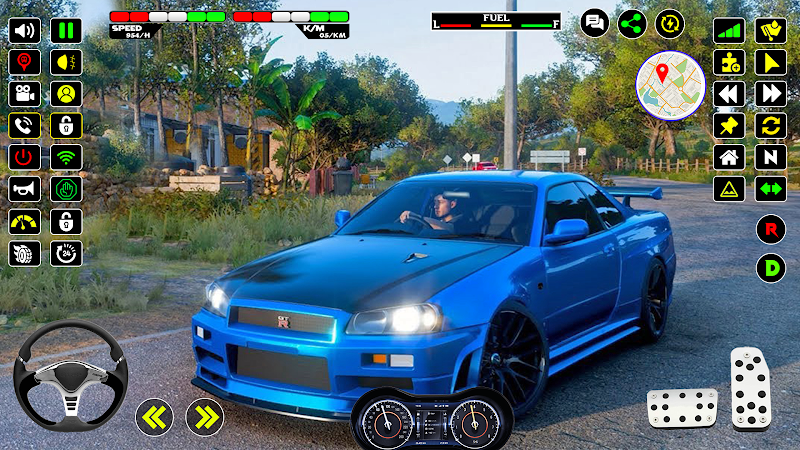Honk the horn icon

24,189
